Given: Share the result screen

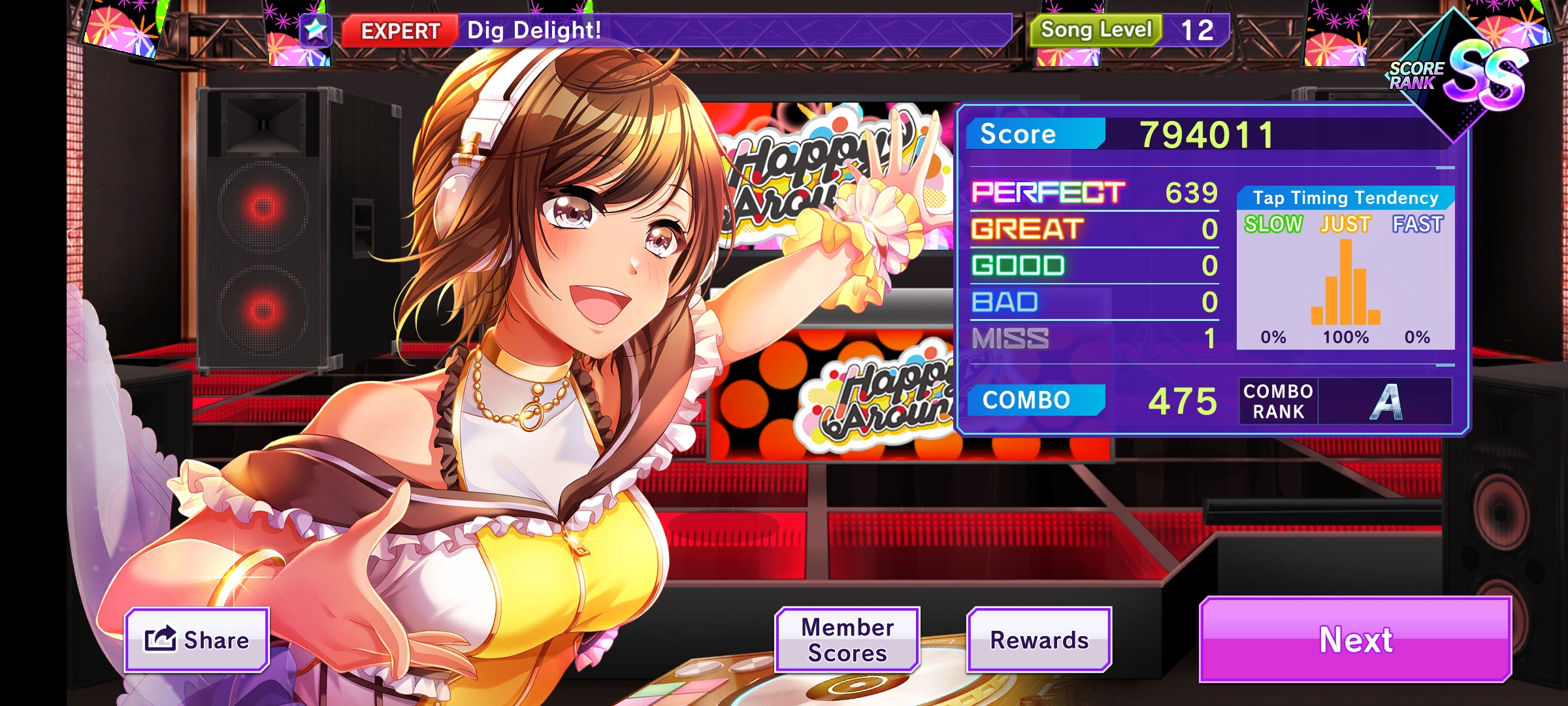Looking at the screenshot, I should (197, 639).
